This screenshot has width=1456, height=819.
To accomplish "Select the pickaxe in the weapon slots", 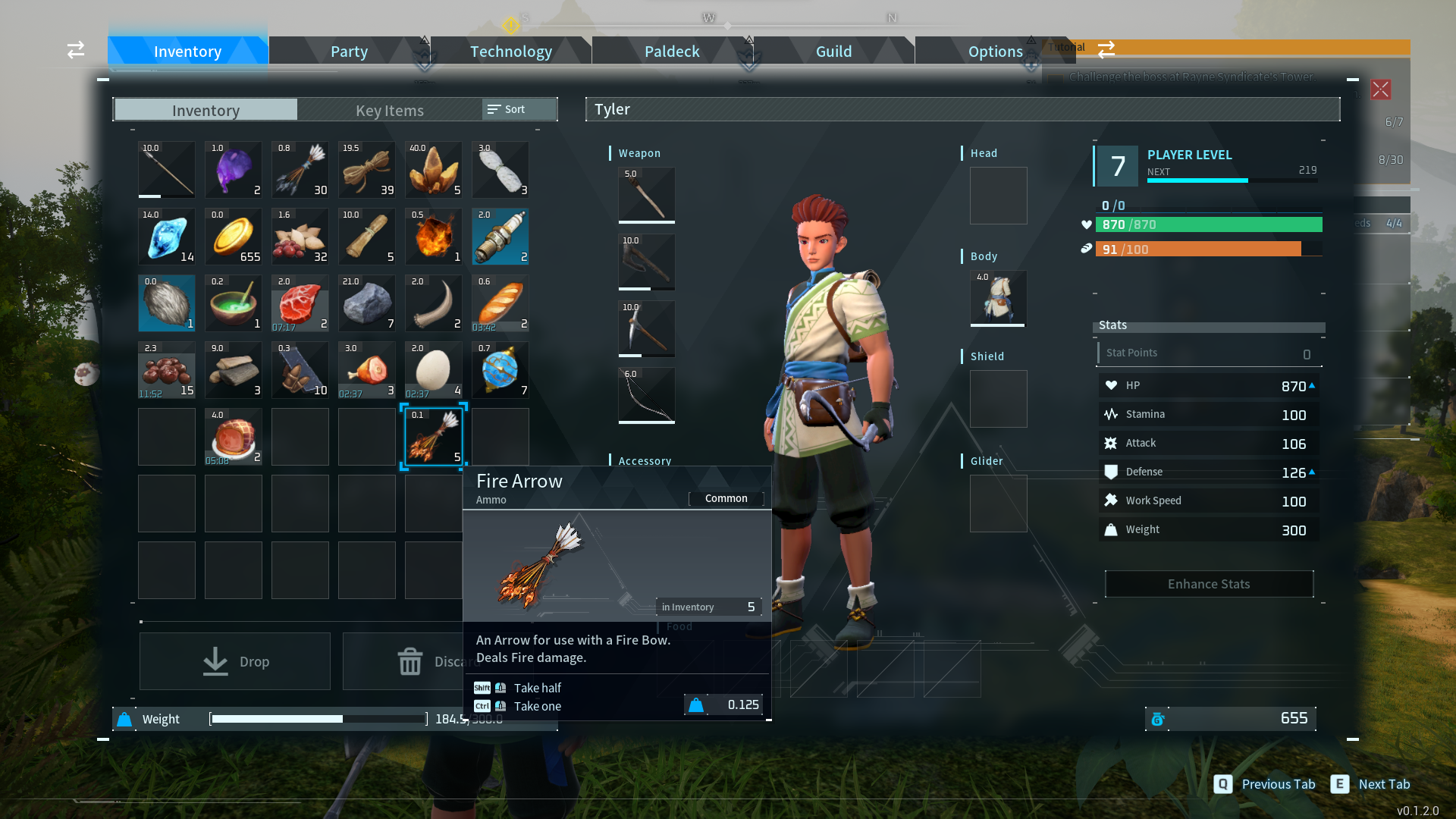I will coord(645,328).
